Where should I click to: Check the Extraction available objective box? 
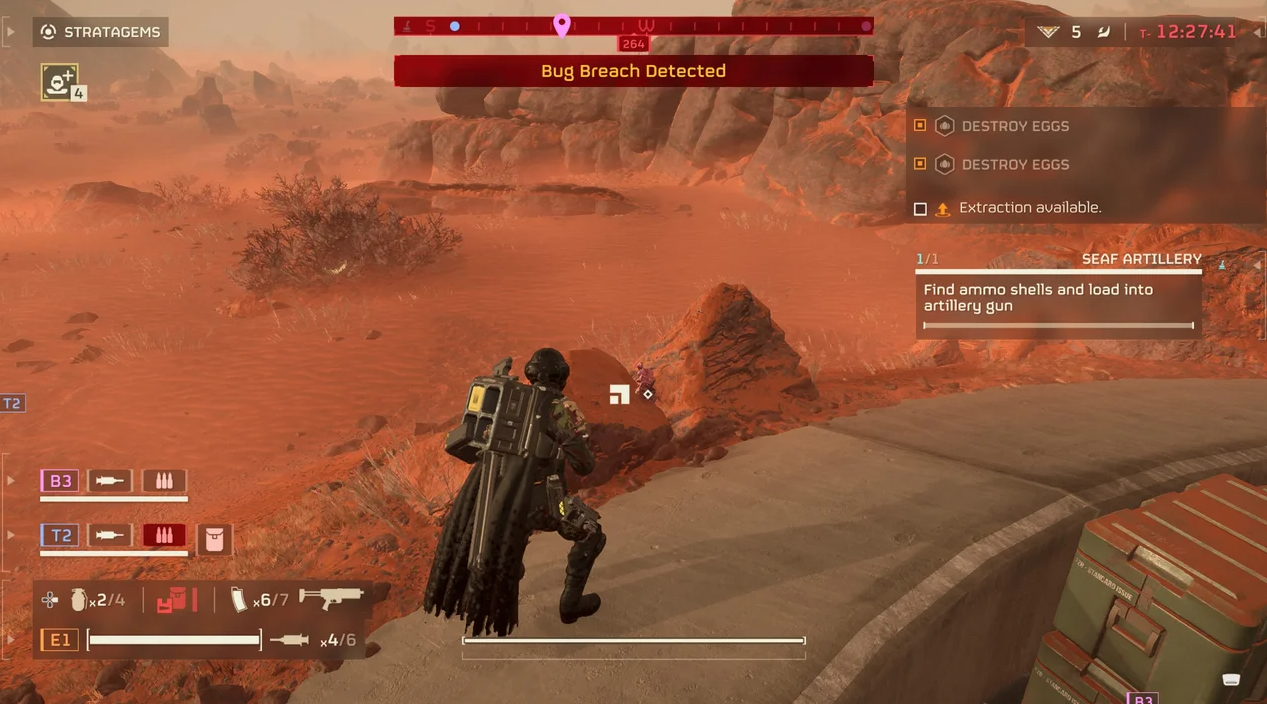[x=920, y=209]
